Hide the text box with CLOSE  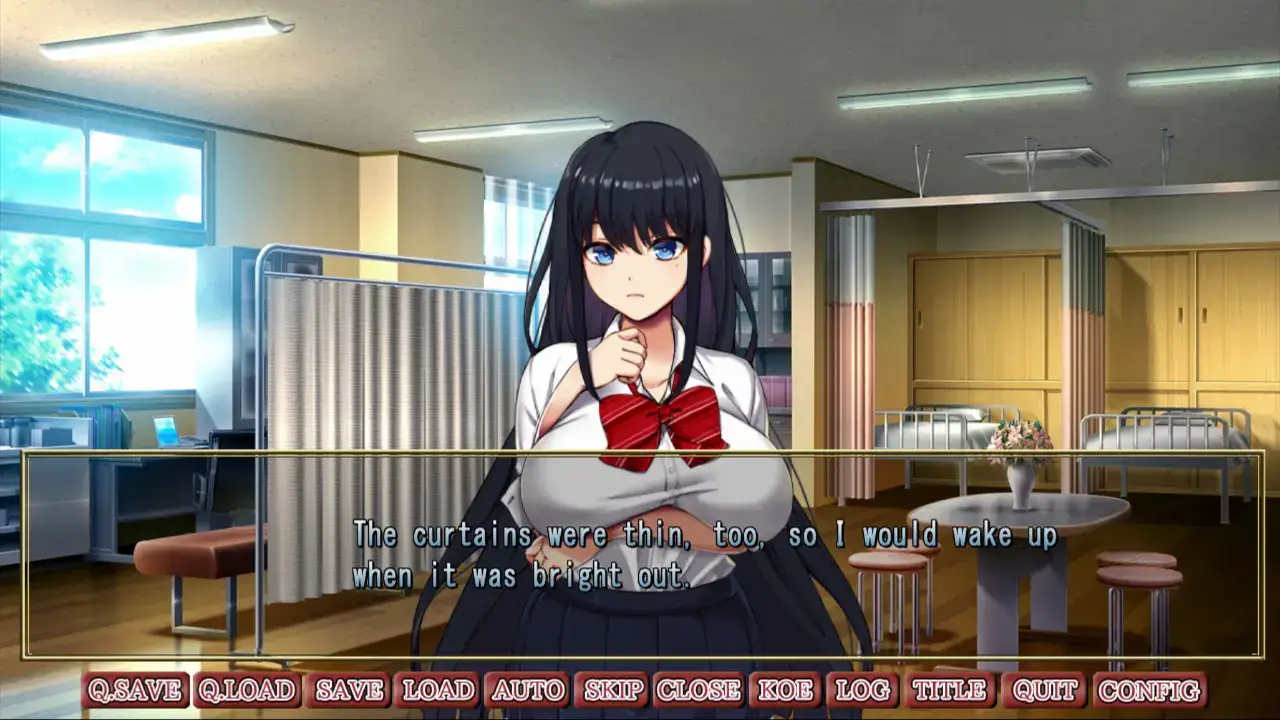(x=699, y=690)
